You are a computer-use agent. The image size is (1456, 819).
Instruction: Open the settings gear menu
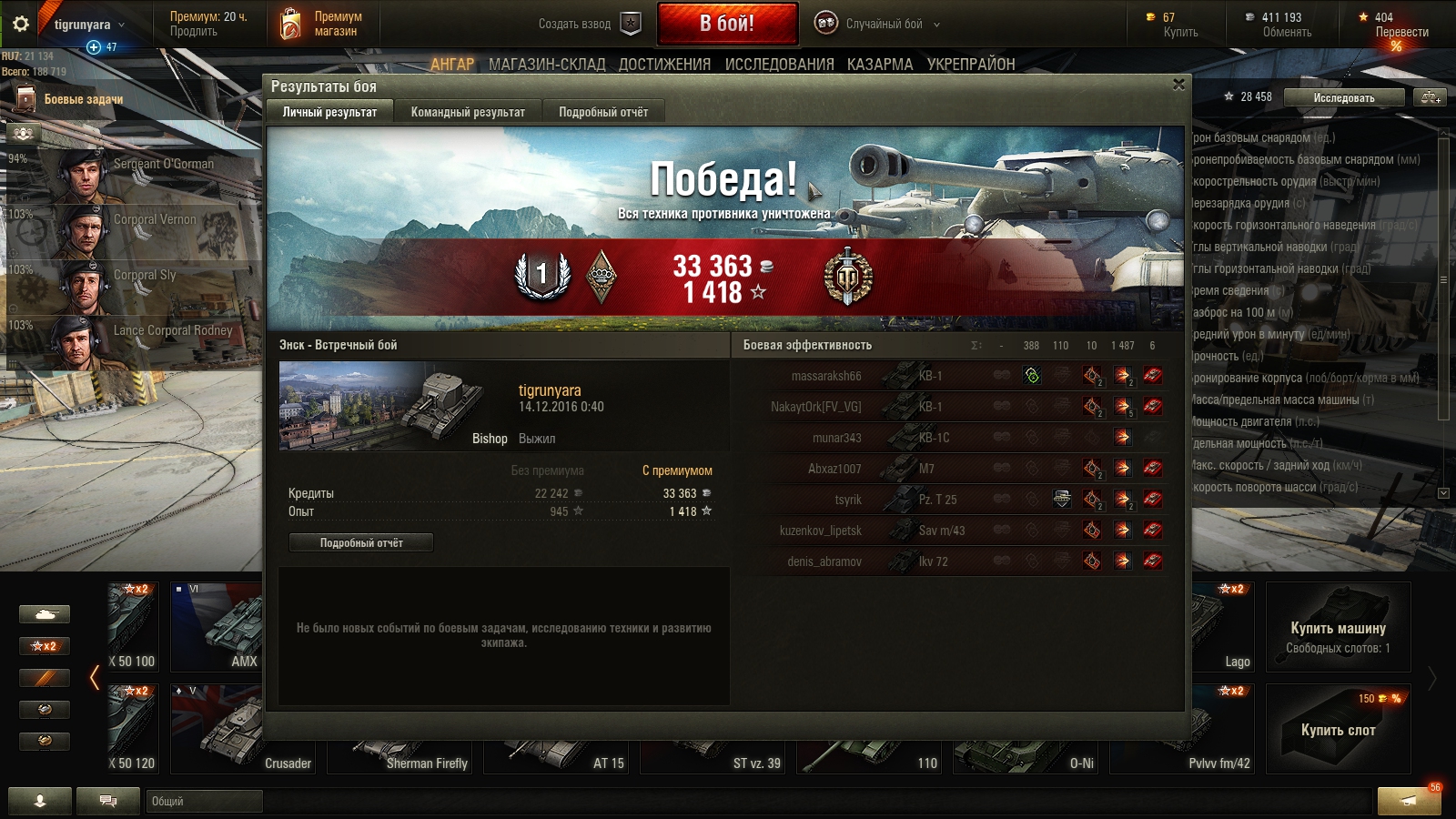(x=20, y=25)
